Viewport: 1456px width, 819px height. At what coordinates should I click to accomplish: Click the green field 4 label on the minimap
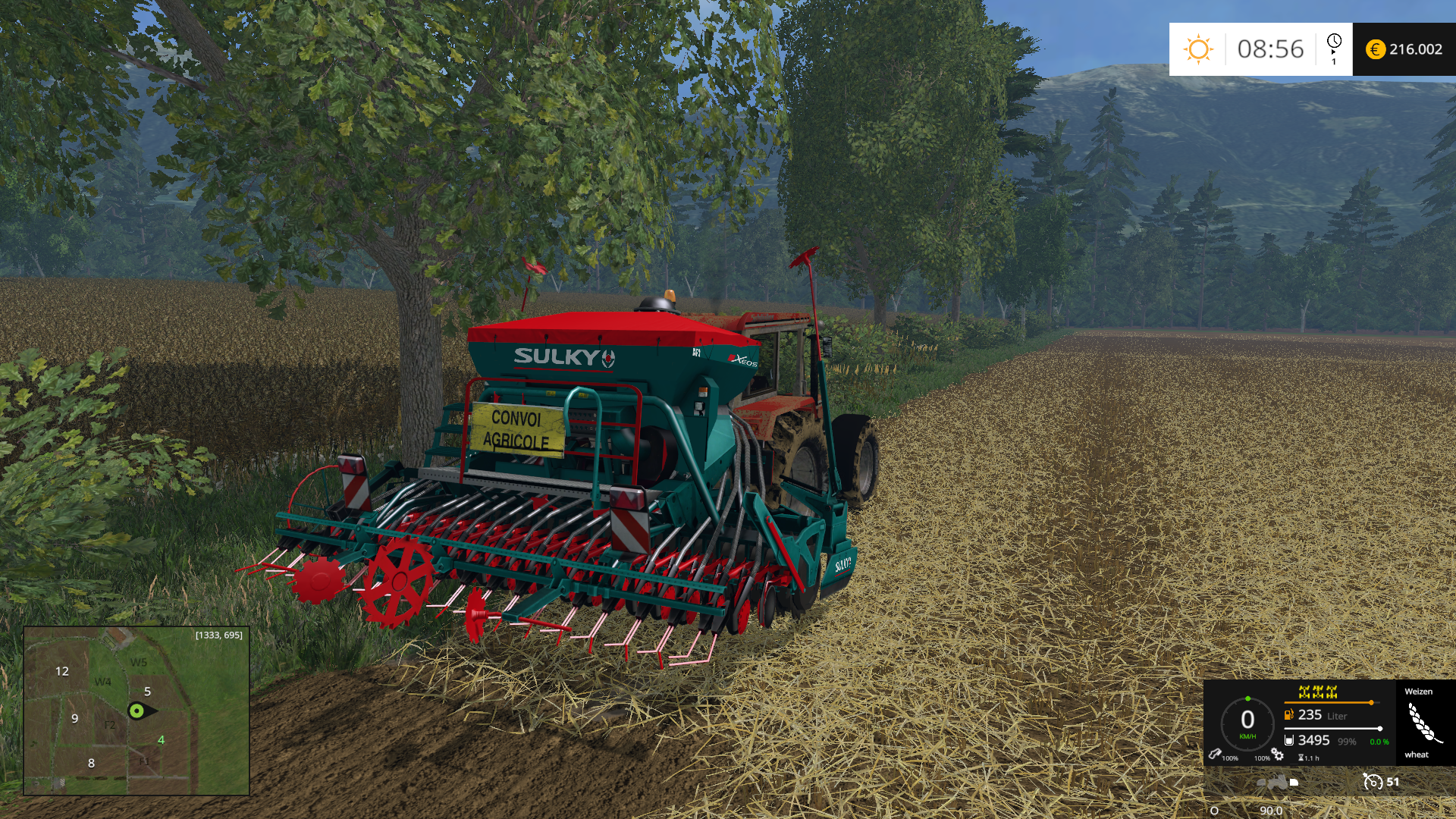[161, 739]
